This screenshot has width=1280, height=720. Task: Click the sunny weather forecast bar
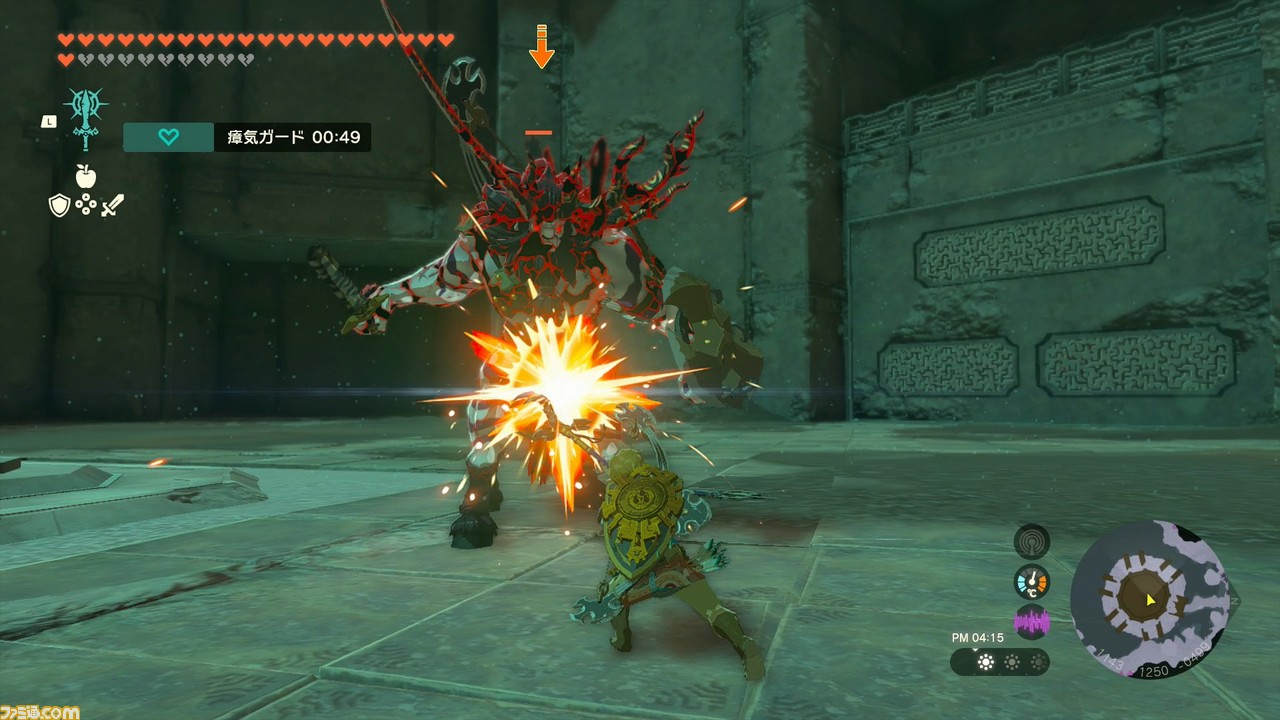click(1000, 662)
